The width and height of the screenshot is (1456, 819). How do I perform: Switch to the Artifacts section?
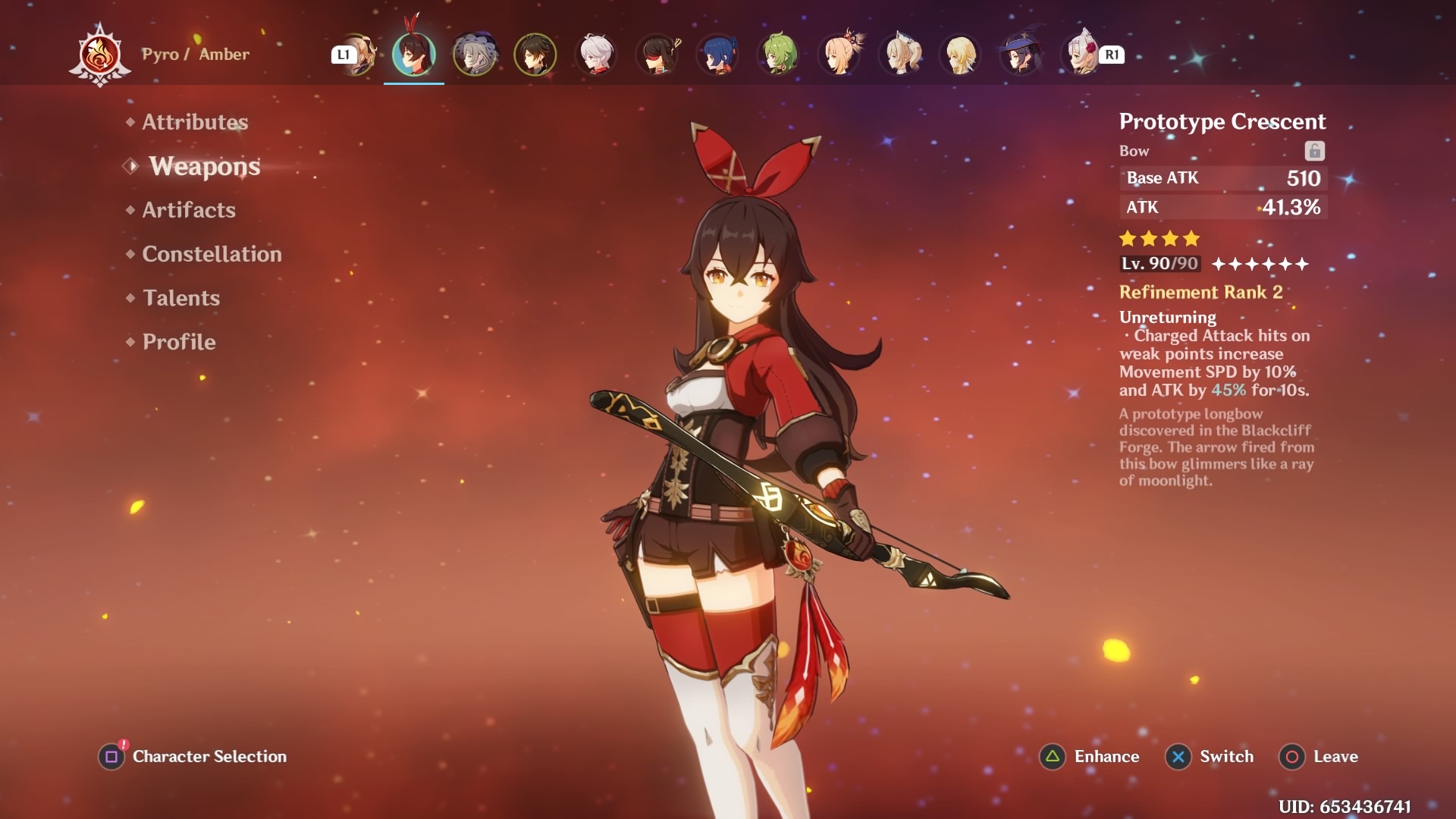tap(187, 210)
